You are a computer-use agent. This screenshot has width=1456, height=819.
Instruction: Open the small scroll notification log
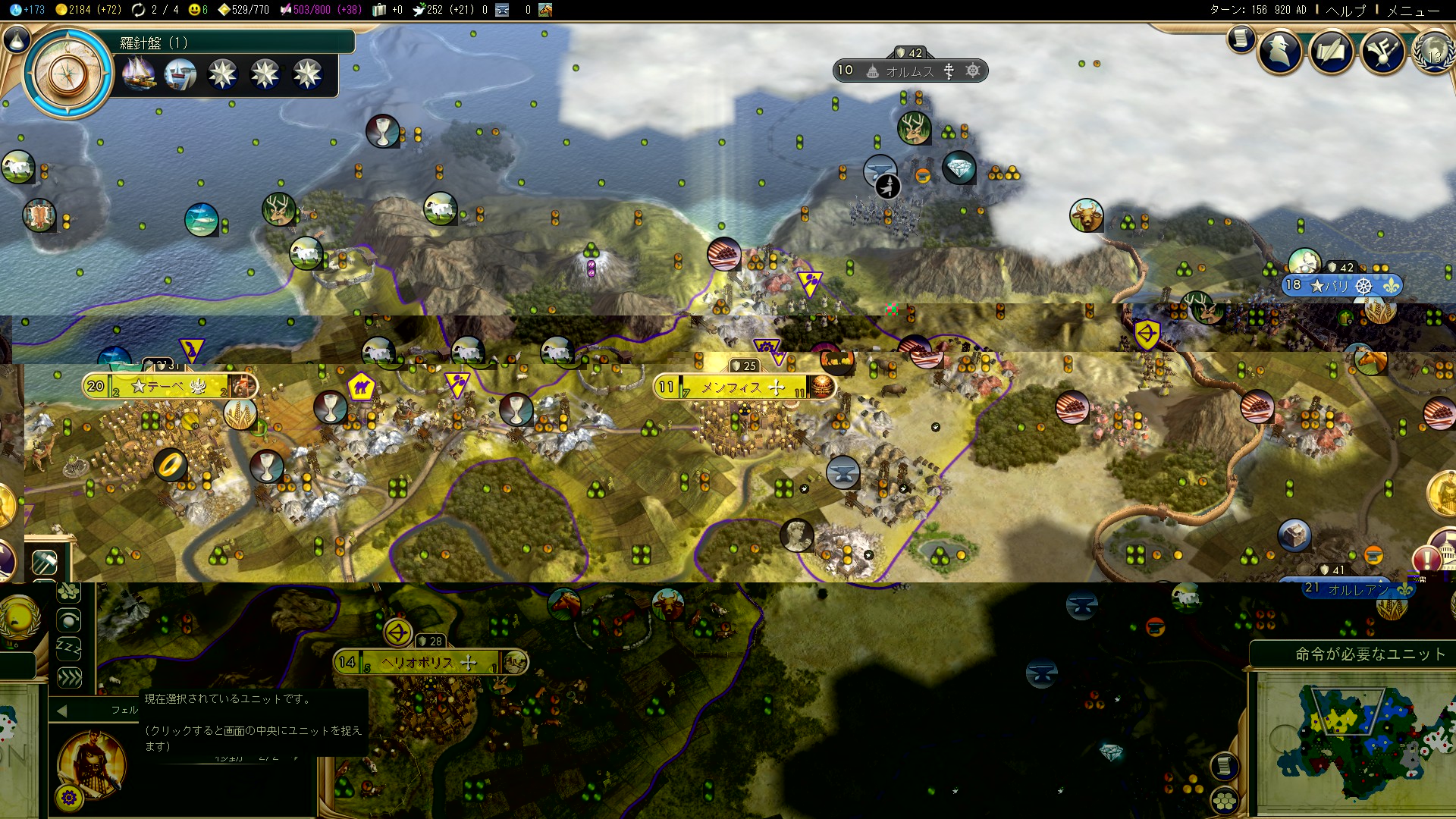[x=1241, y=39]
